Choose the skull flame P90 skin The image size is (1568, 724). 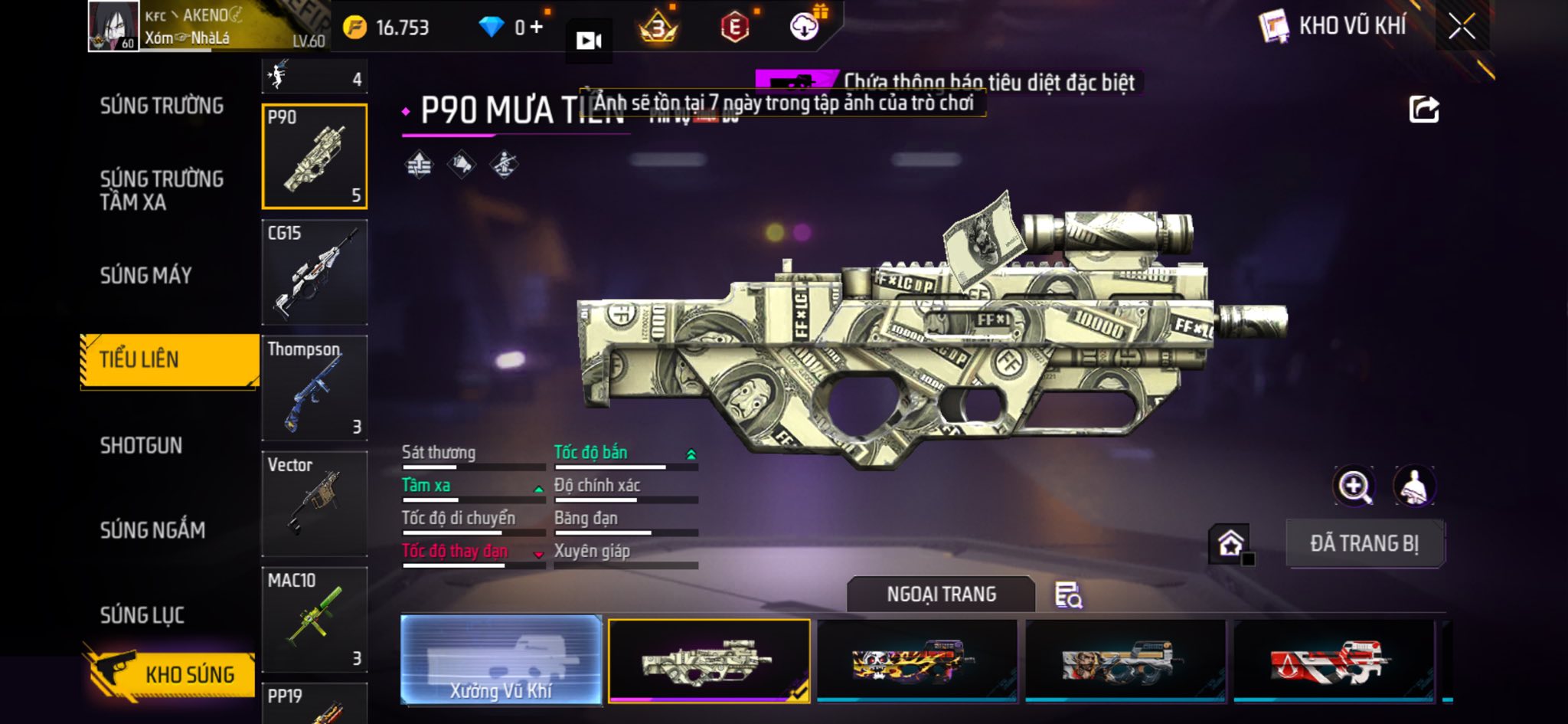[x=917, y=660]
